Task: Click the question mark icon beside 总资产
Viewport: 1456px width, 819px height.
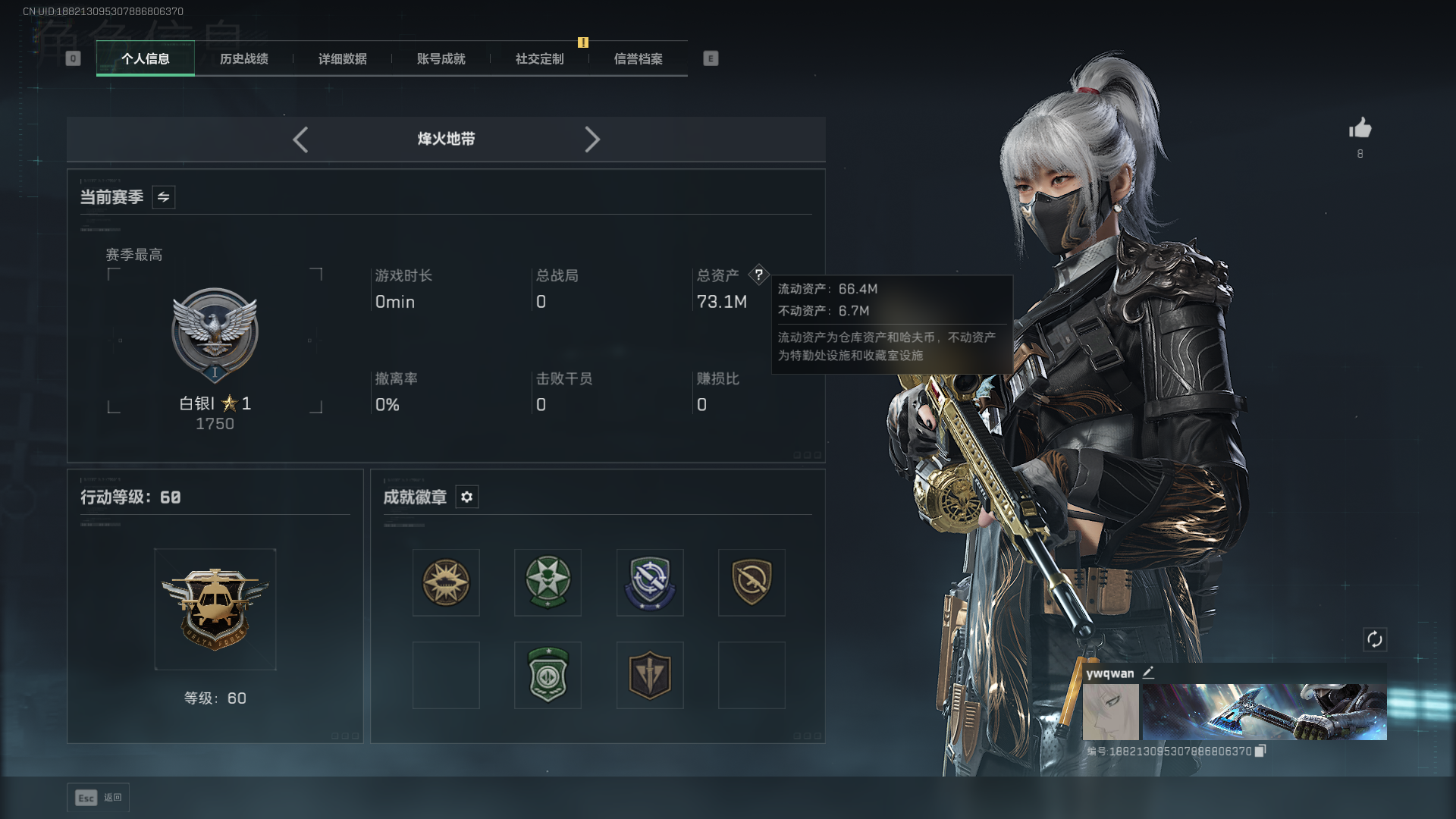Action: pos(760,275)
